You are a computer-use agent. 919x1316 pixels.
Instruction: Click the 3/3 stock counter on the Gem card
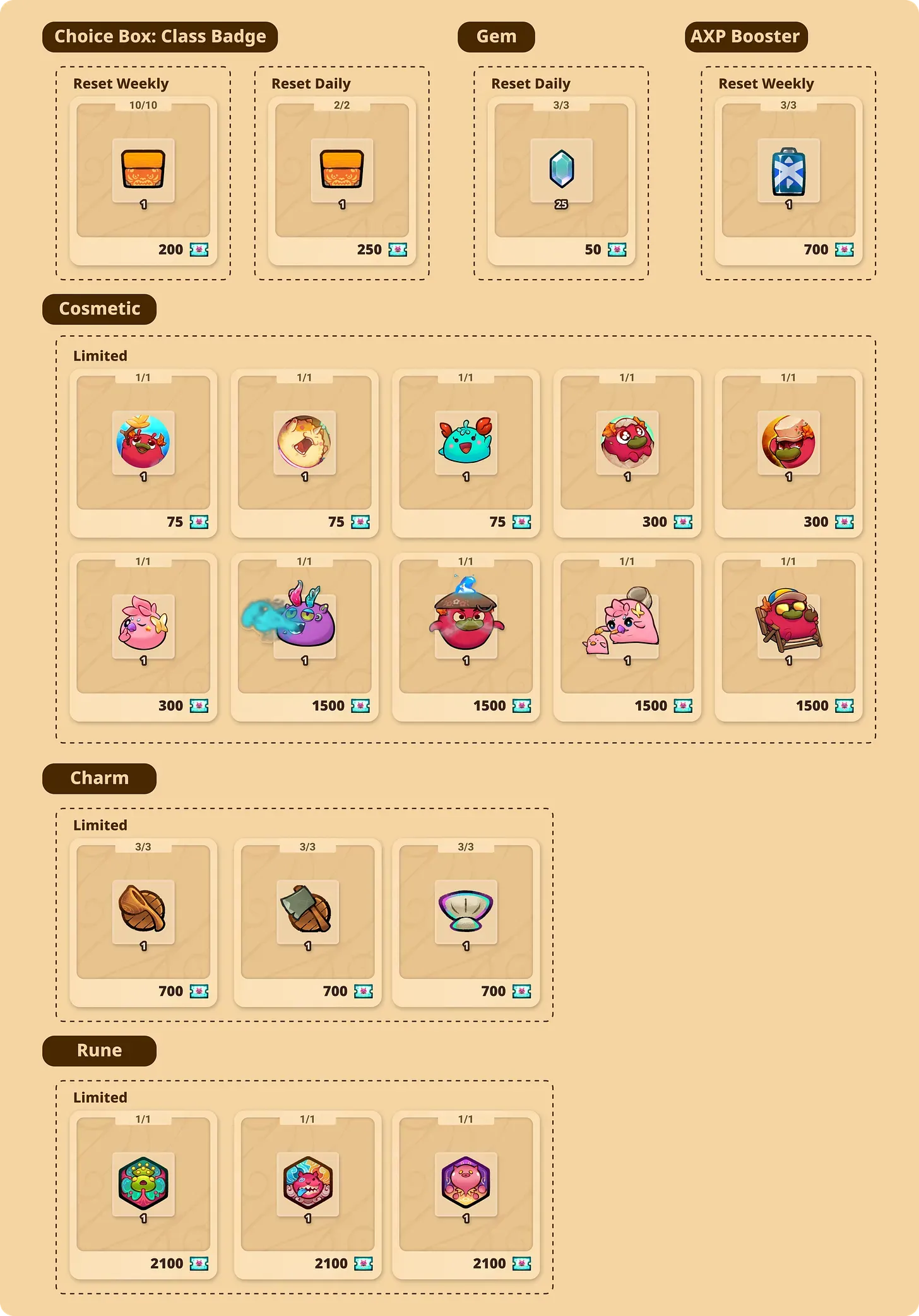(x=562, y=105)
